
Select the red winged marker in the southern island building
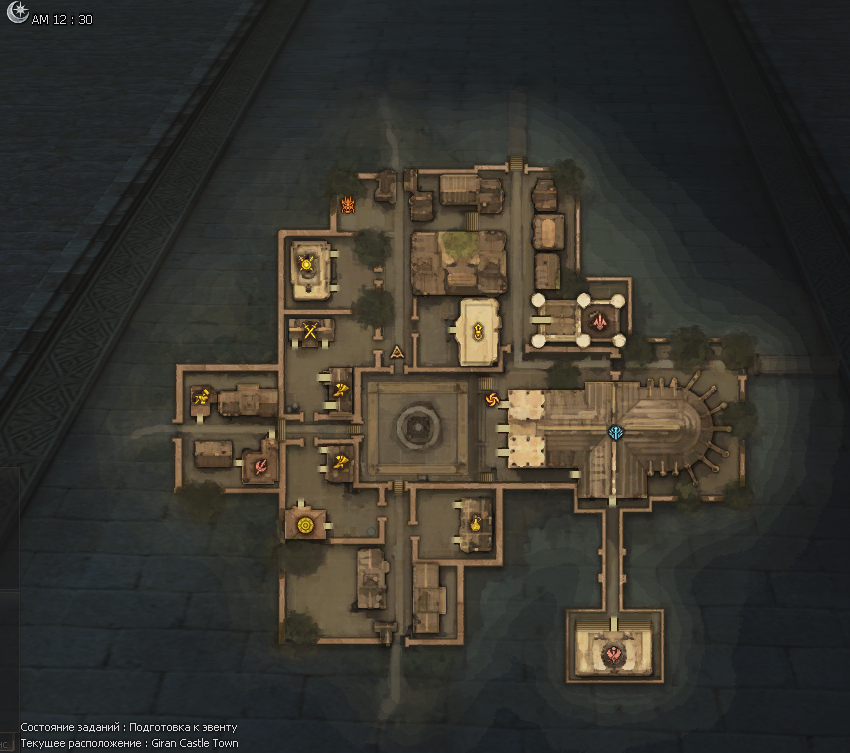pyautogui.click(x=613, y=654)
